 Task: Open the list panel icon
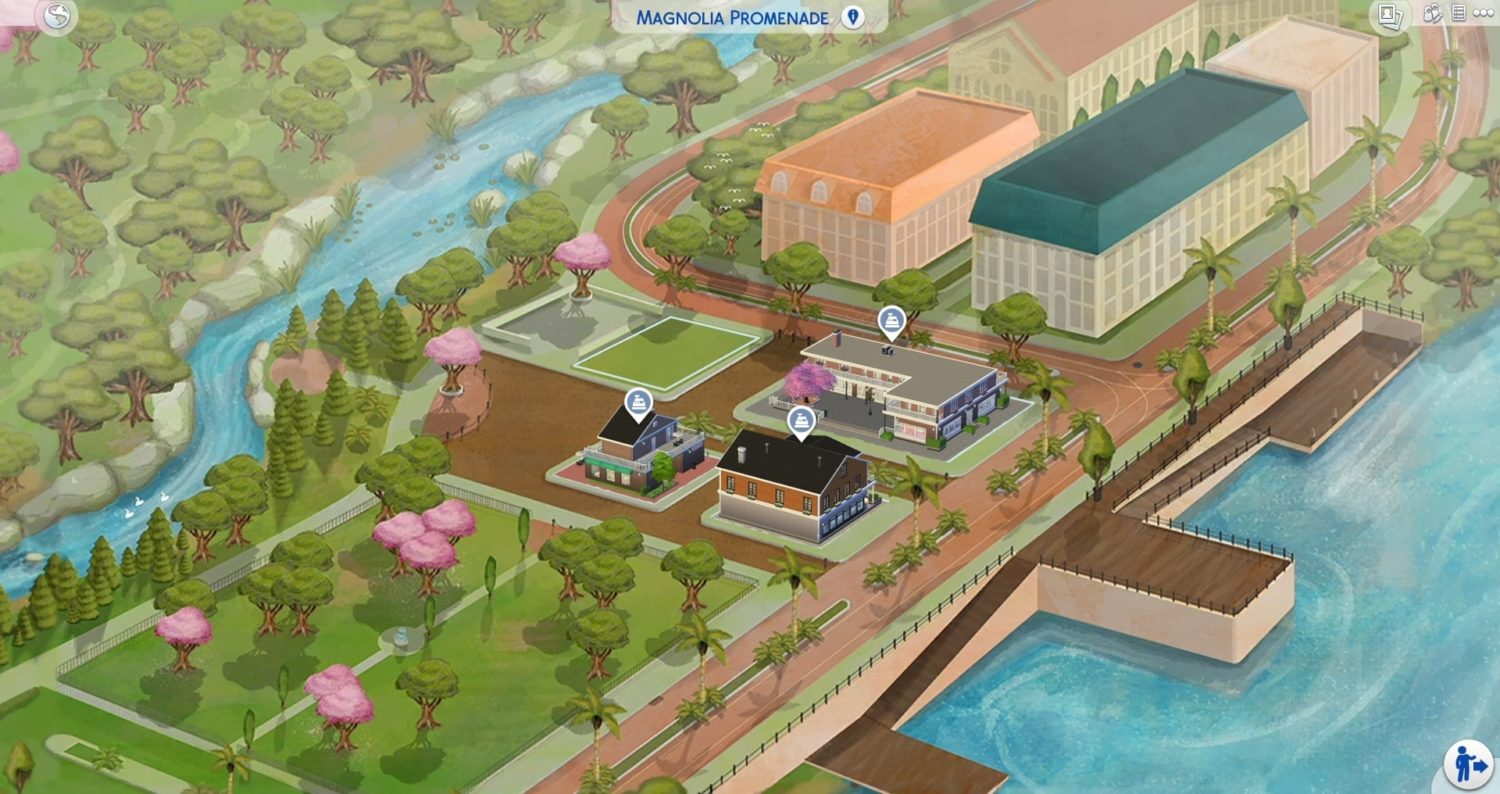click(x=1458, y=14)
